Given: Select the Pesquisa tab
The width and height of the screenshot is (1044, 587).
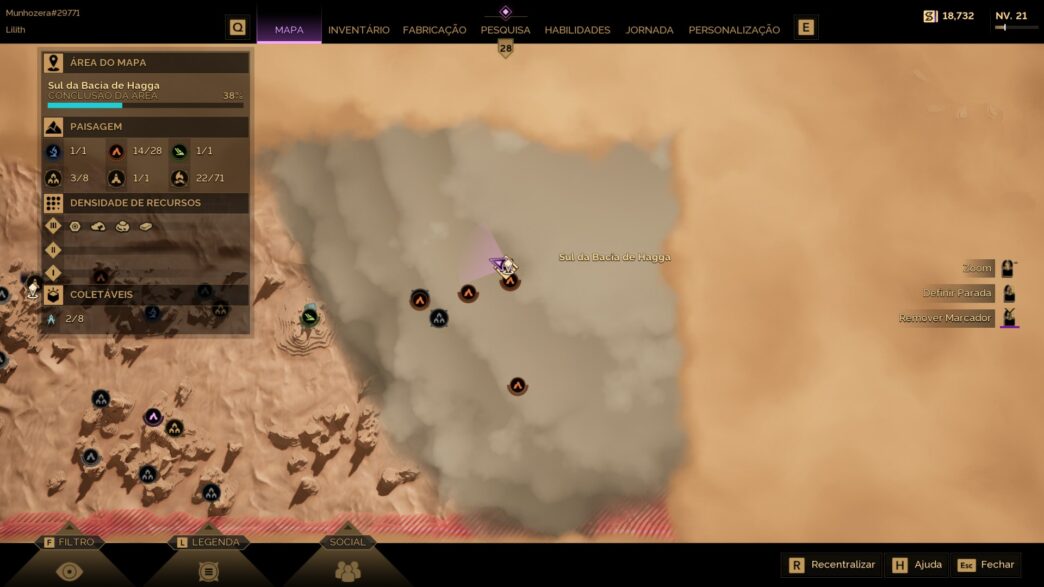Looking at the screenshot, I should tap(505, 30).
